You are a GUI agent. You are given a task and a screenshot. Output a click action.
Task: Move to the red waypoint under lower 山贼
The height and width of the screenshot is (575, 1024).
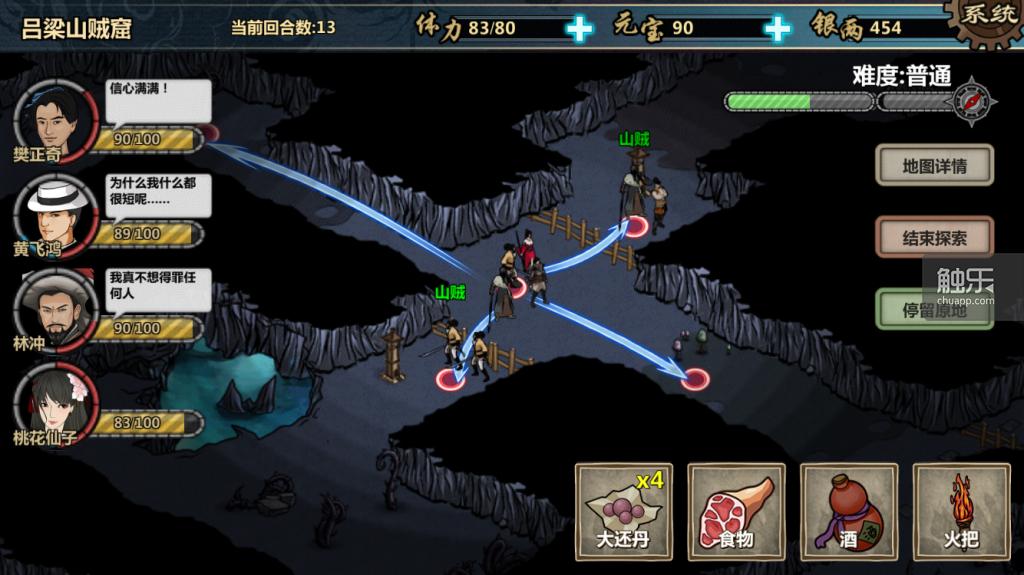point(451,378)
